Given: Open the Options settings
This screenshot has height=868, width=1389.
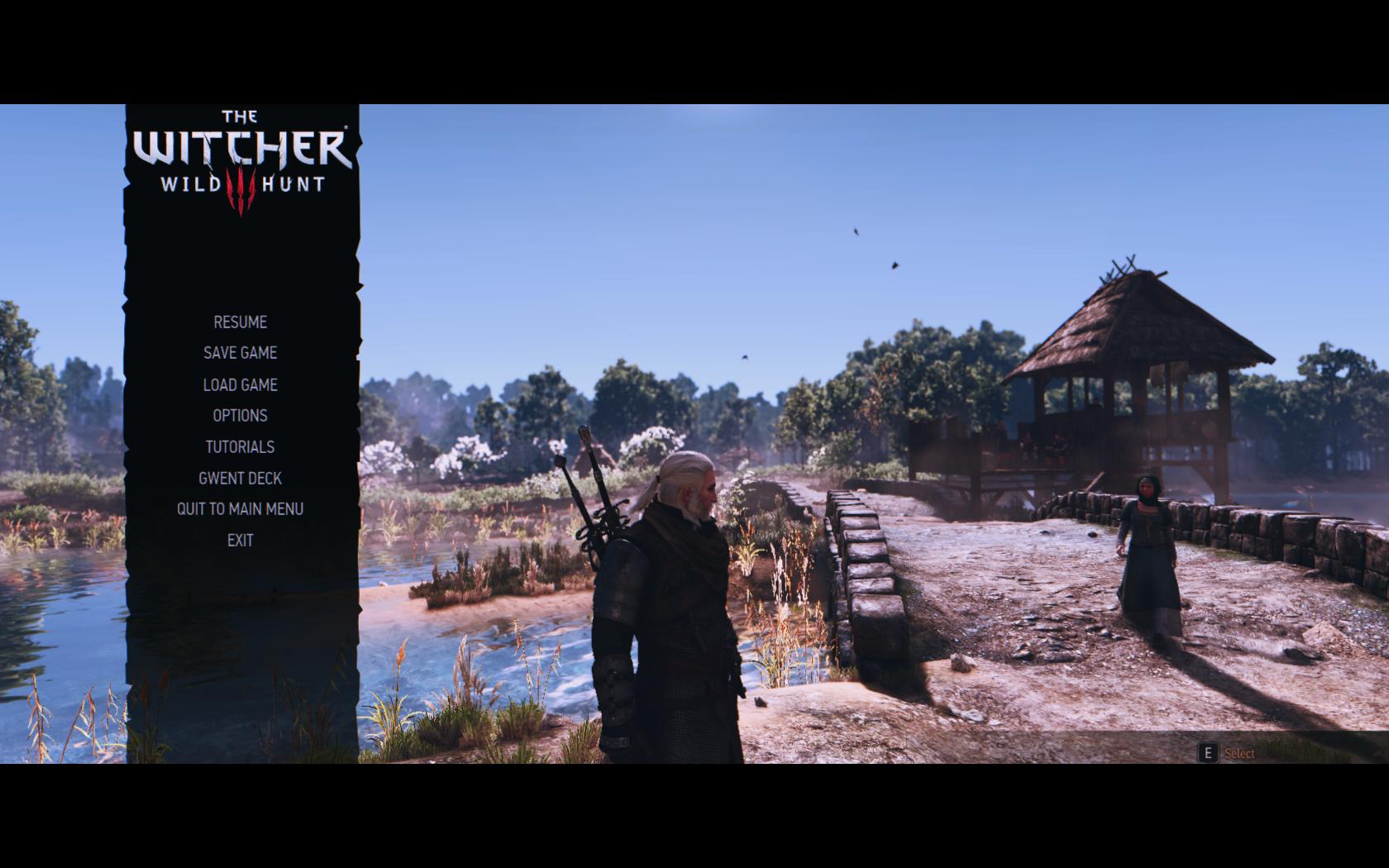Looking at the screenshot, I should (240, 416).
